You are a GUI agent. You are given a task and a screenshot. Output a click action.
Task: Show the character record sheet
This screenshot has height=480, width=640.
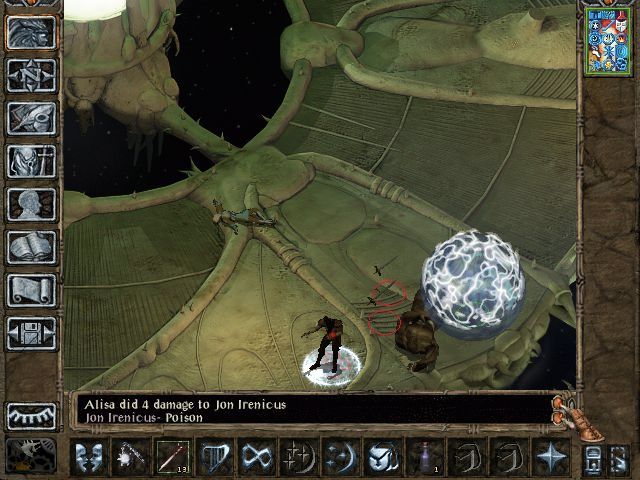point(31,204)
